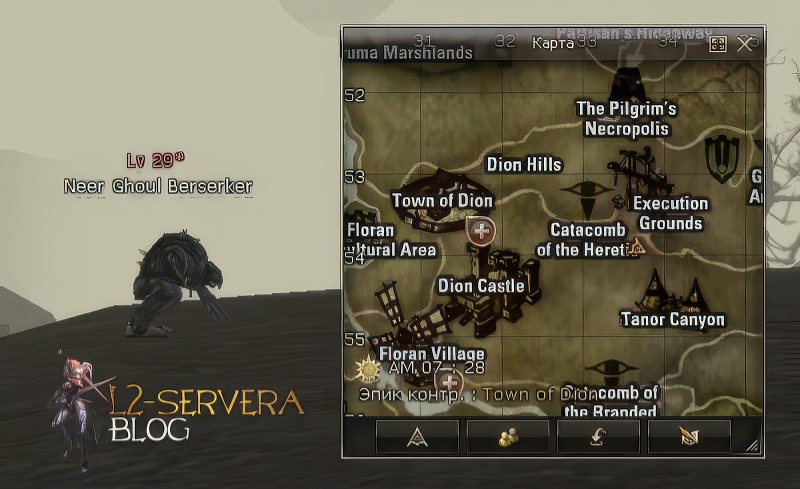Pick Tanor Canyon on the map
Image resolution: width=800 pixels, height=489 pixels.
672,320
